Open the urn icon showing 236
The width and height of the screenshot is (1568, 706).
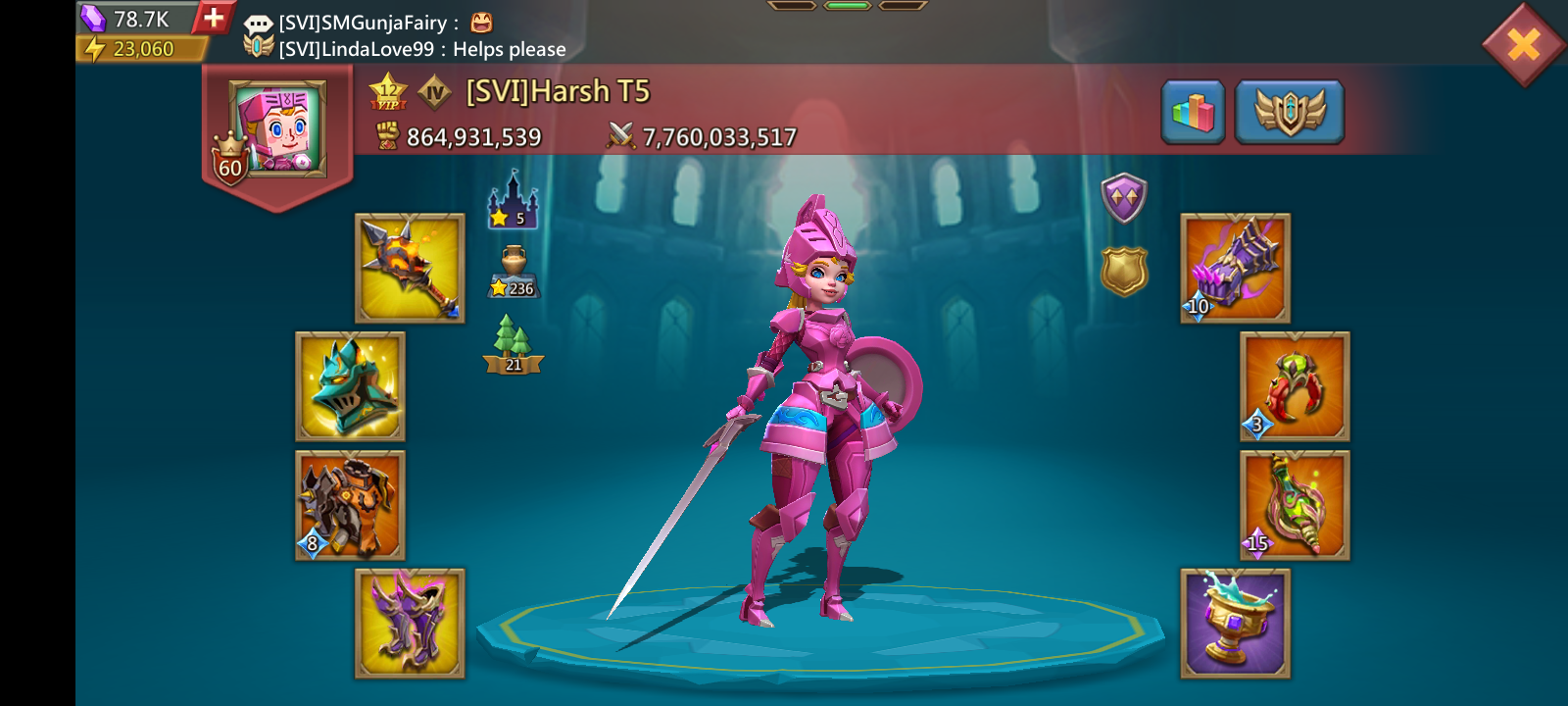tap(514, 272)
